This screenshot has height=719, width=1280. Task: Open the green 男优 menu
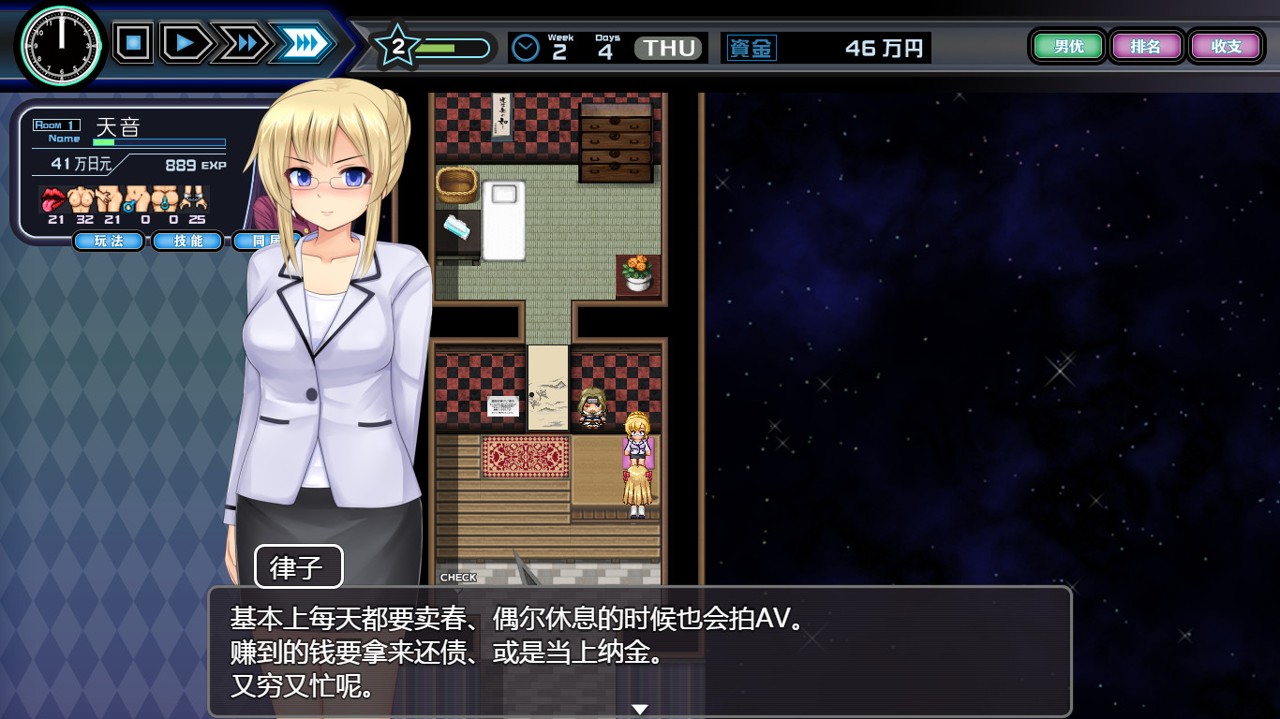tap(1068, 46)
